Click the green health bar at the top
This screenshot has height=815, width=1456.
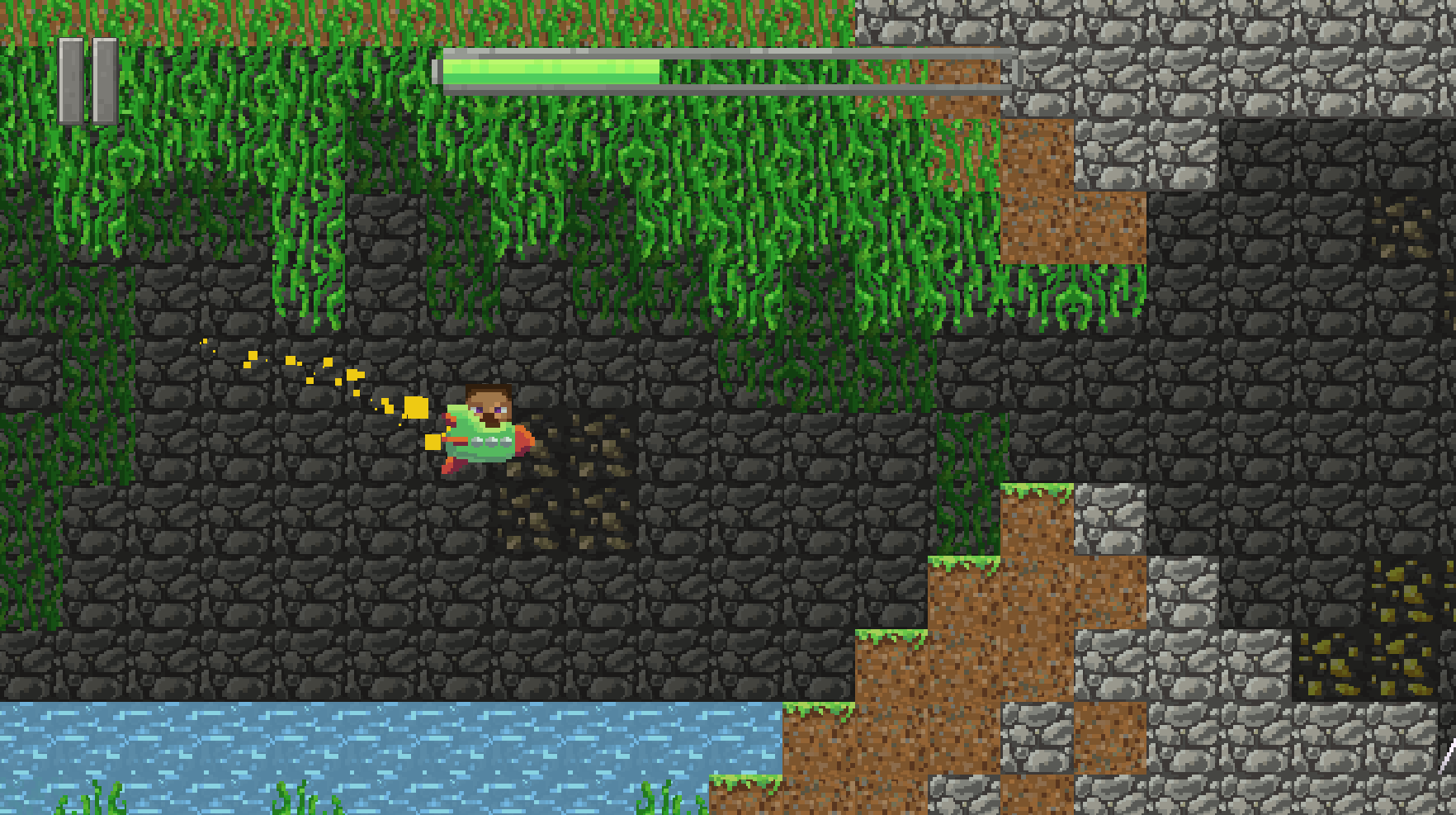tap(553, 70)
